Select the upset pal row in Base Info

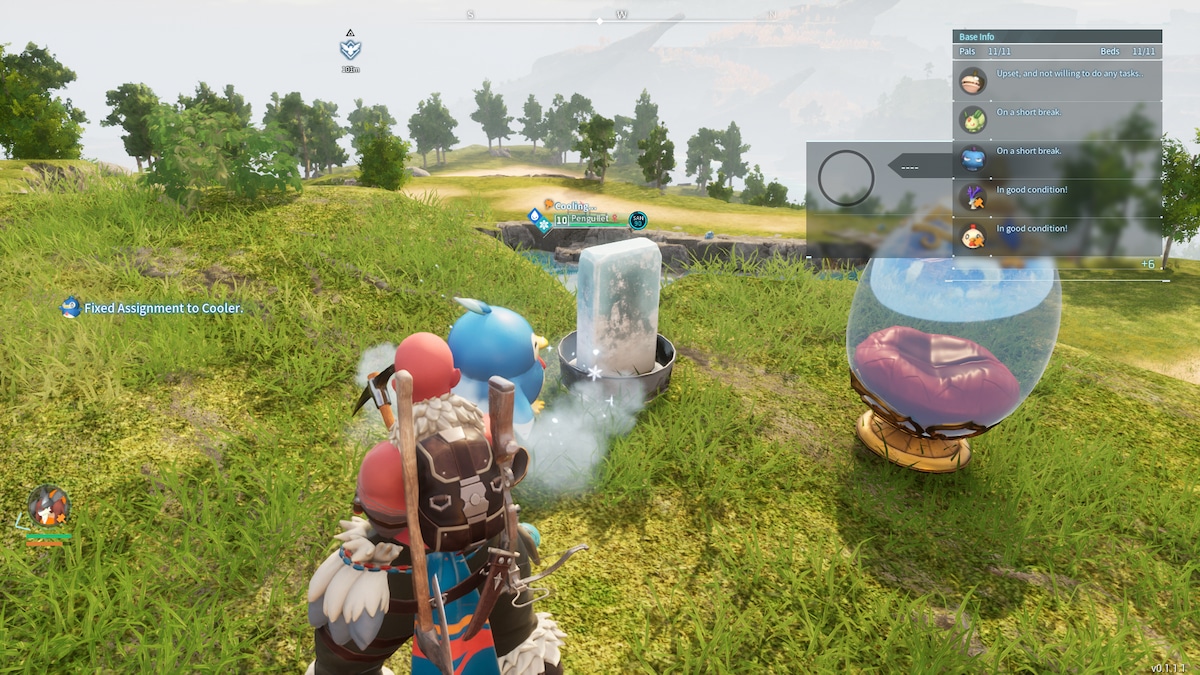[1056, 80]
